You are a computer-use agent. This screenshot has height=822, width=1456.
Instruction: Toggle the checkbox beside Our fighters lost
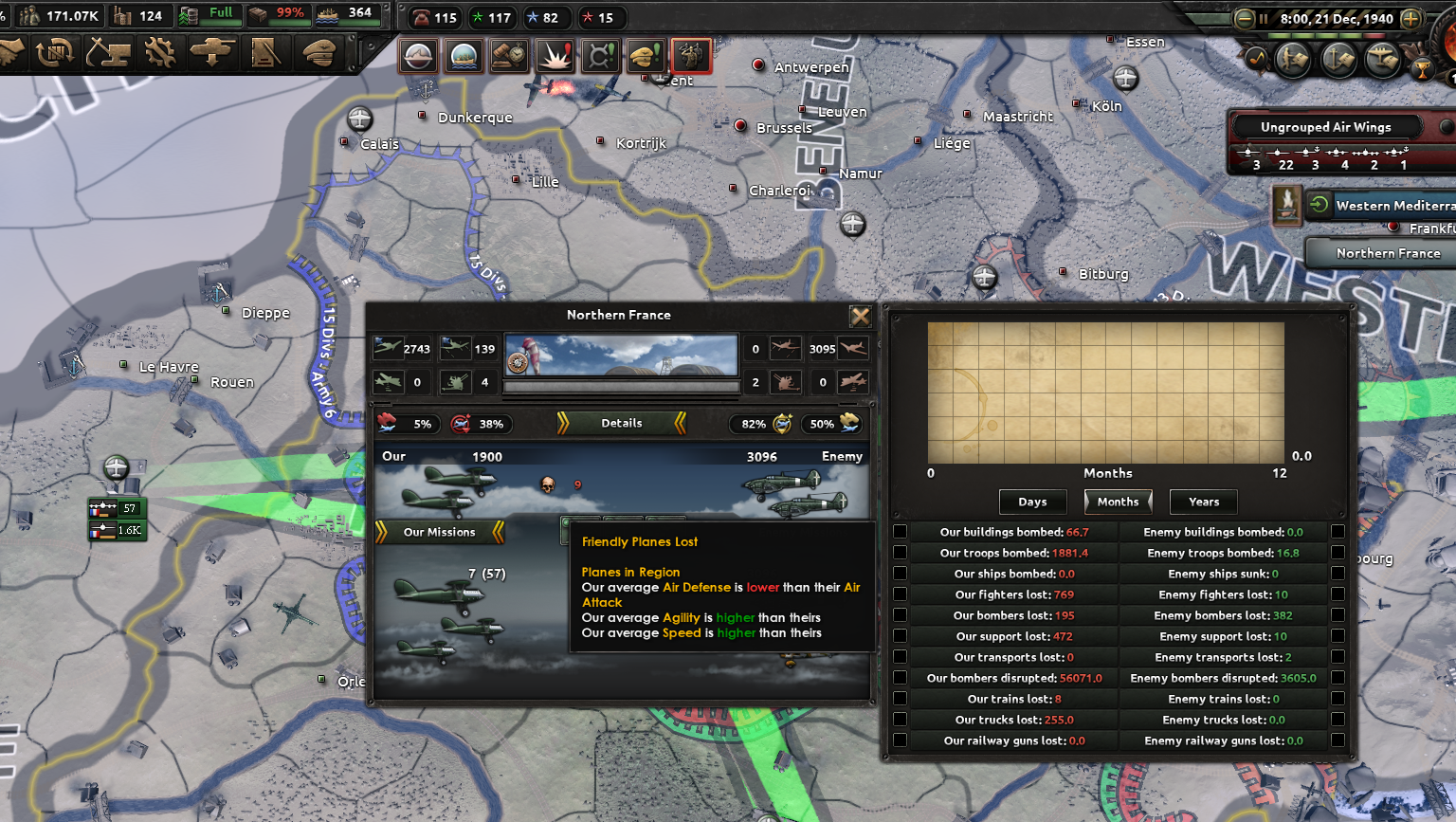[900, 594]
